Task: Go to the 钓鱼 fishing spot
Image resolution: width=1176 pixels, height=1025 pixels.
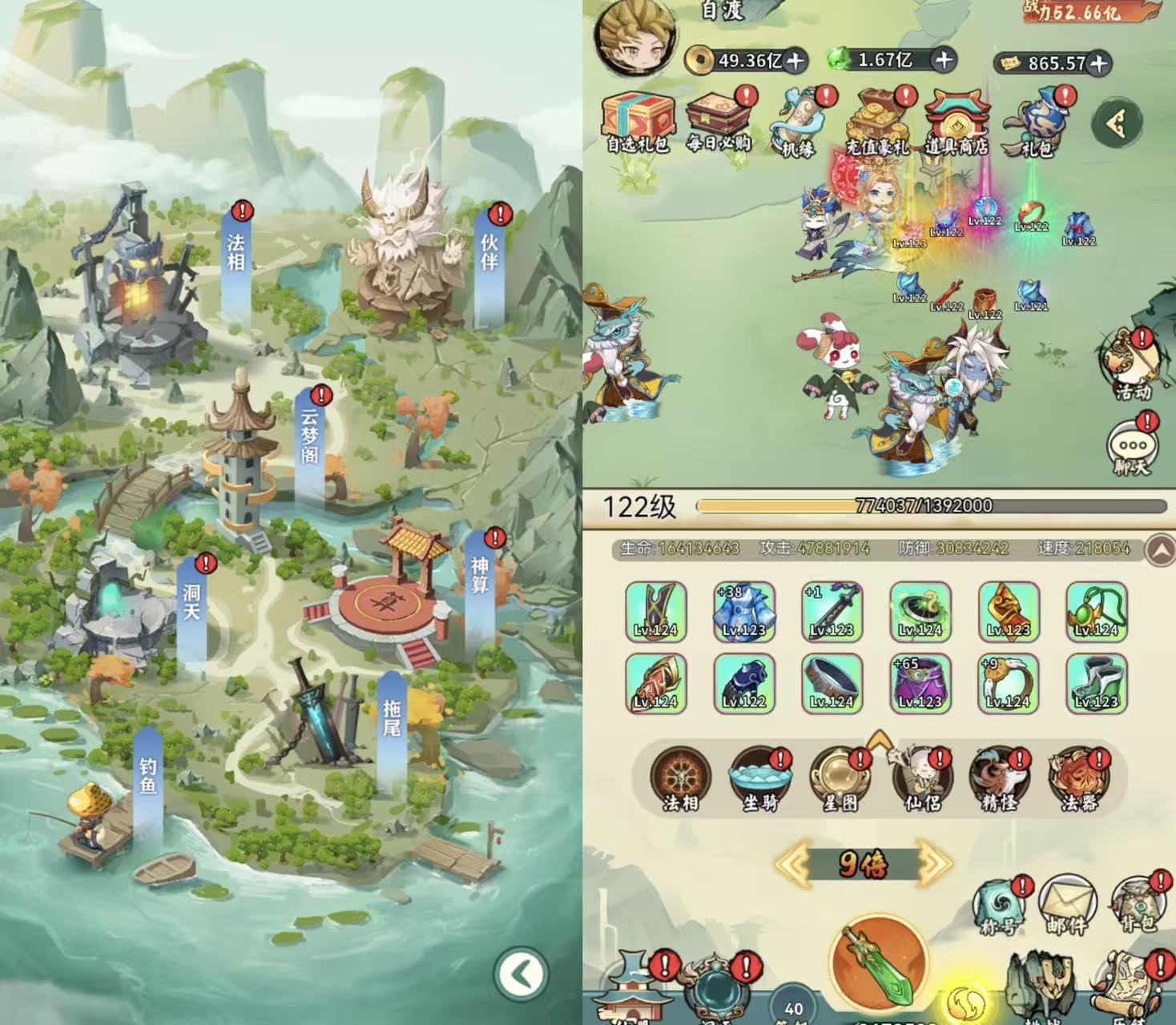Action: 148,776
